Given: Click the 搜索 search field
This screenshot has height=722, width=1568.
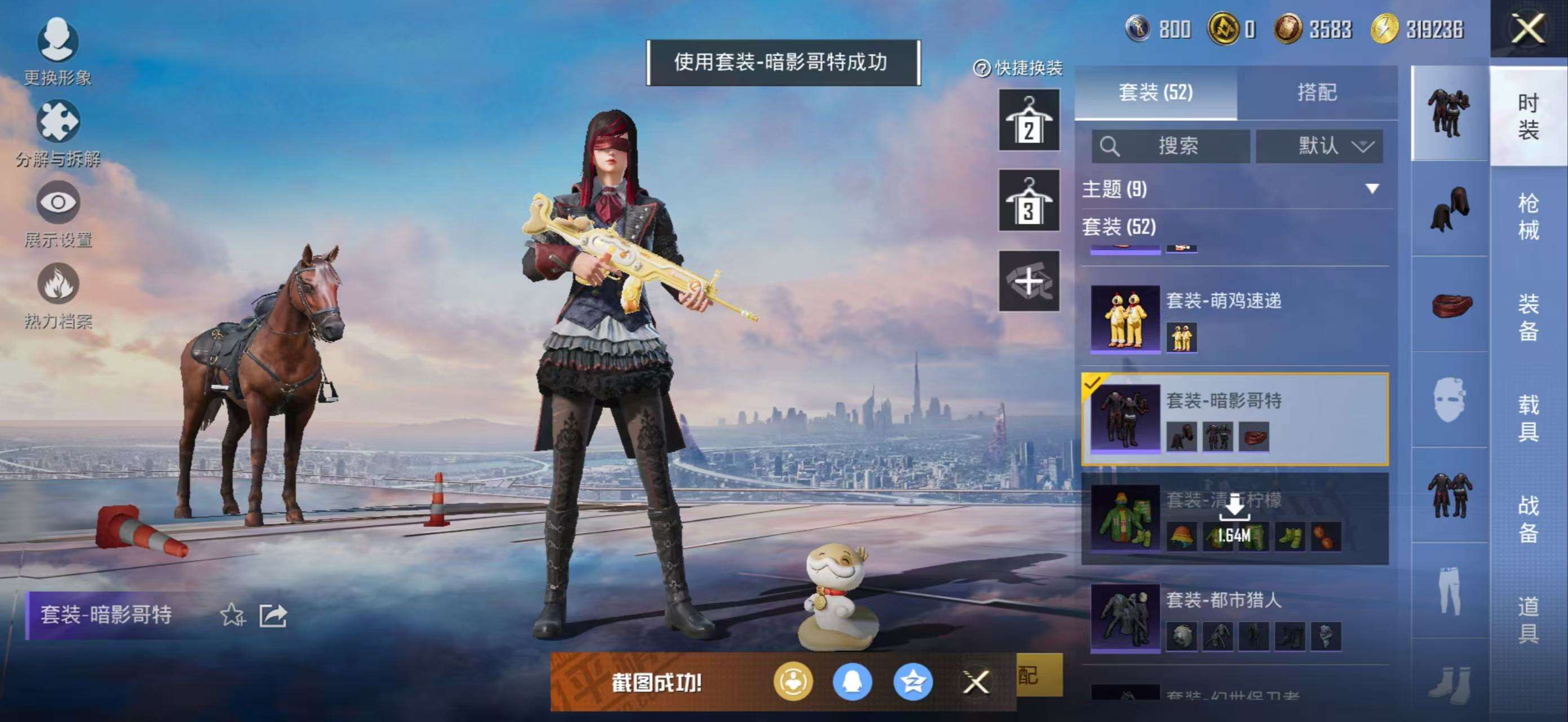Looking at the screenshot, I should coord(1171,146).
